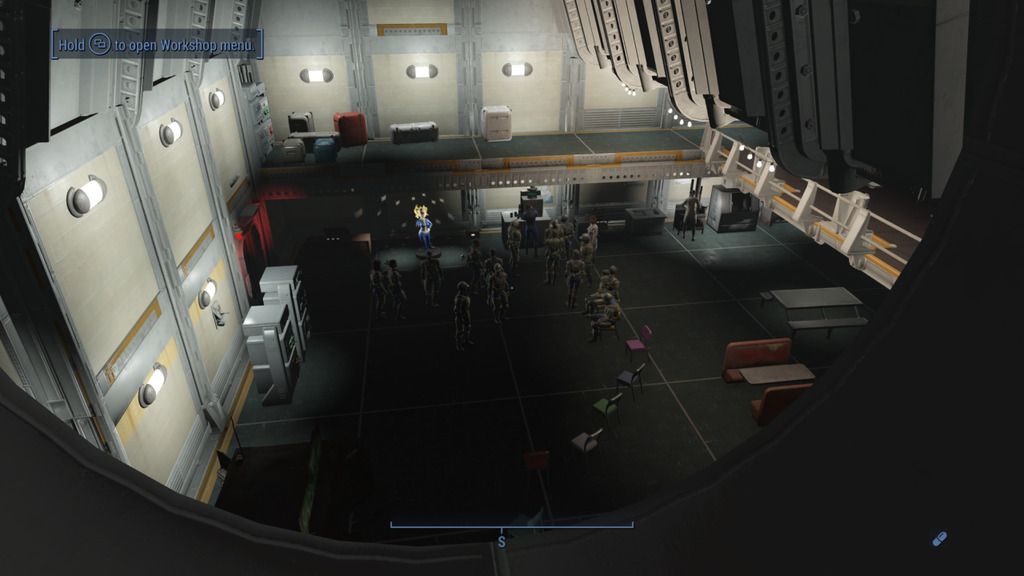Click the compass bar showing S
This screenshot has height=576, width=1024.
tap(511, 527)
